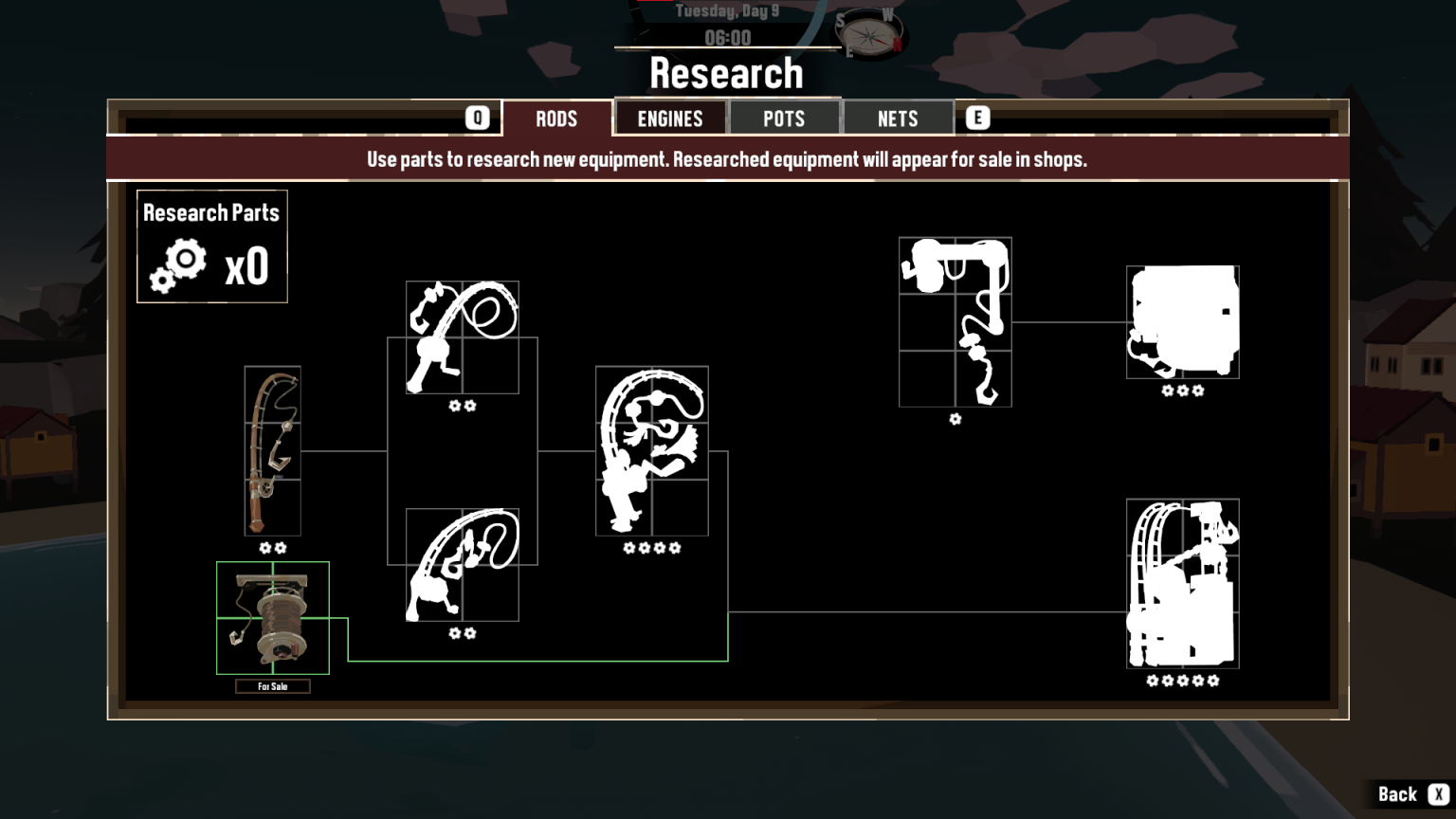The height and width of the screenshot is (819, 1456).
Task: Click the Back button
Action: [1399, 792]
